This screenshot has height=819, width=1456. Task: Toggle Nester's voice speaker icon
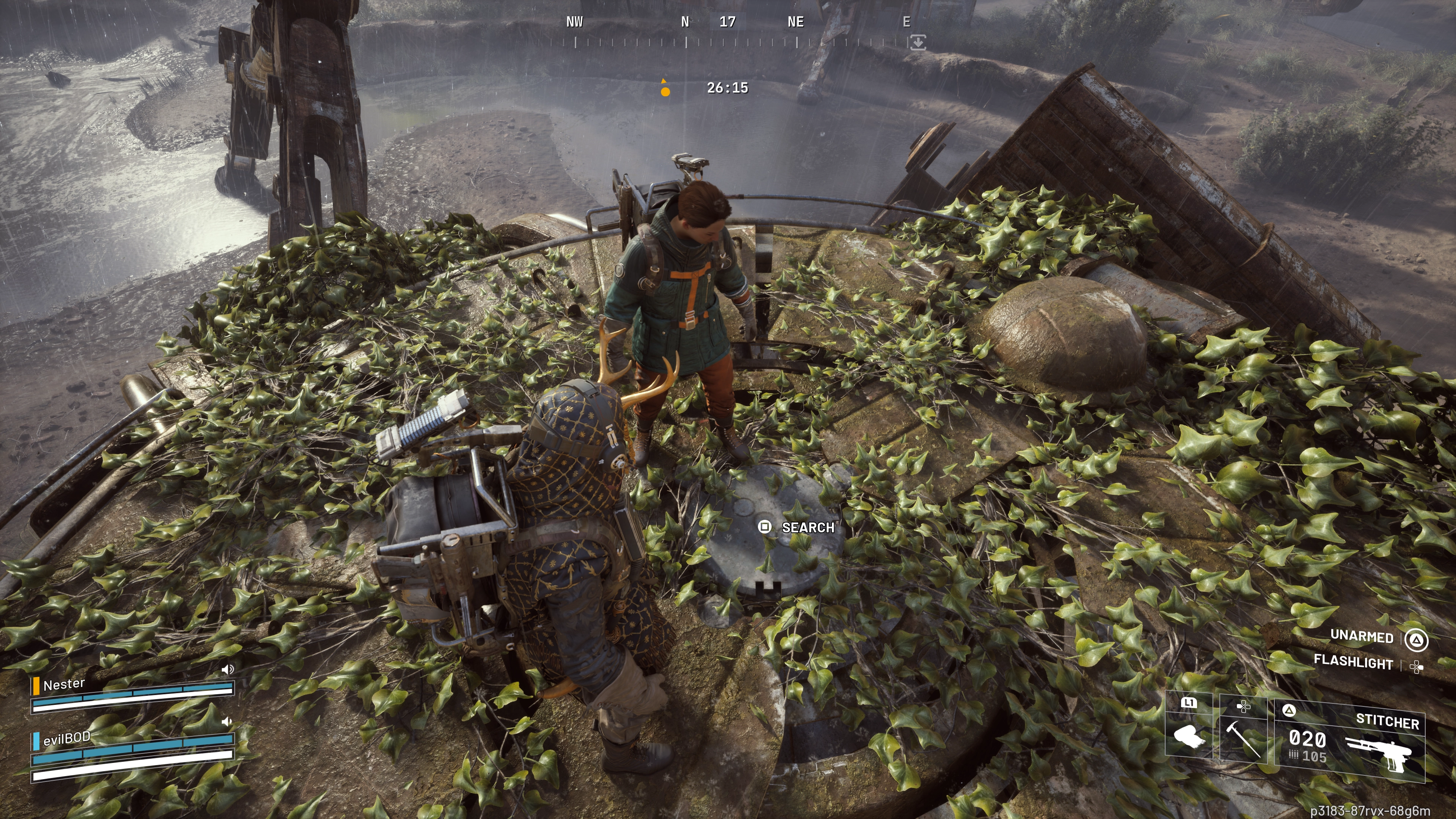click(227, 670)
